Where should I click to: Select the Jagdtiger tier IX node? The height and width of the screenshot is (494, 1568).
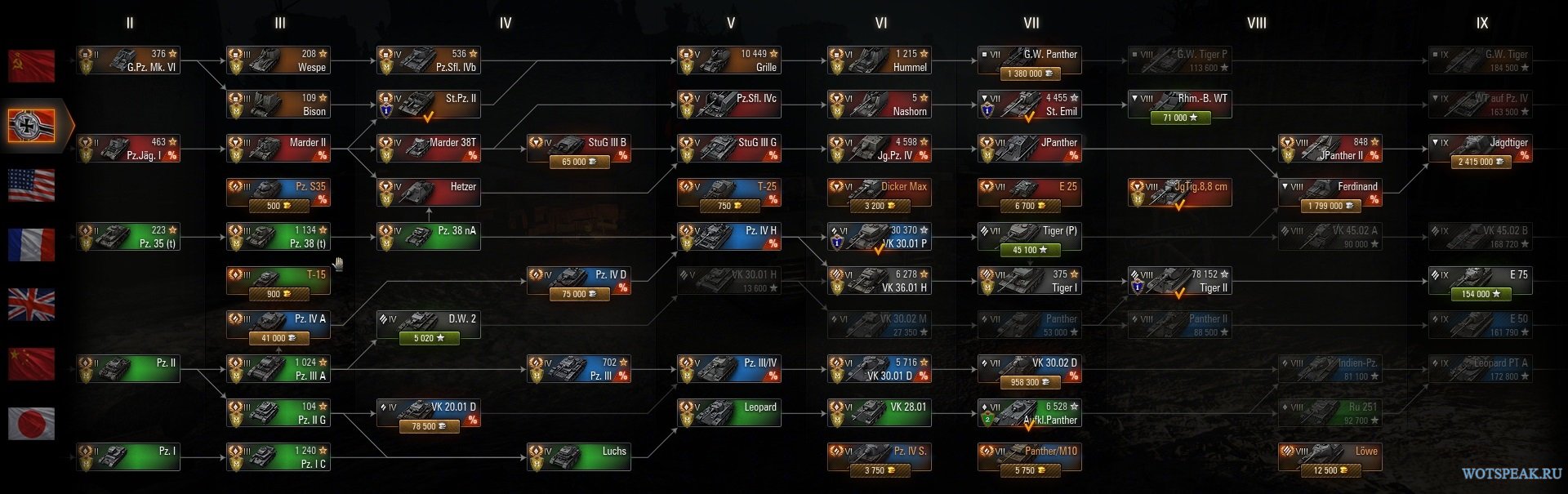tap(1481, 149)
